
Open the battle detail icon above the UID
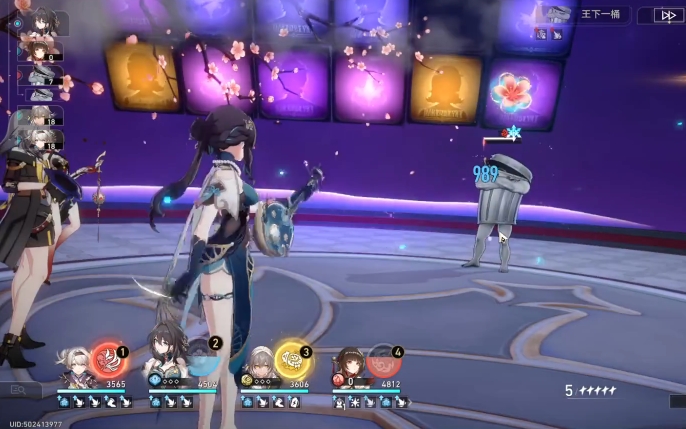[18, 390]
